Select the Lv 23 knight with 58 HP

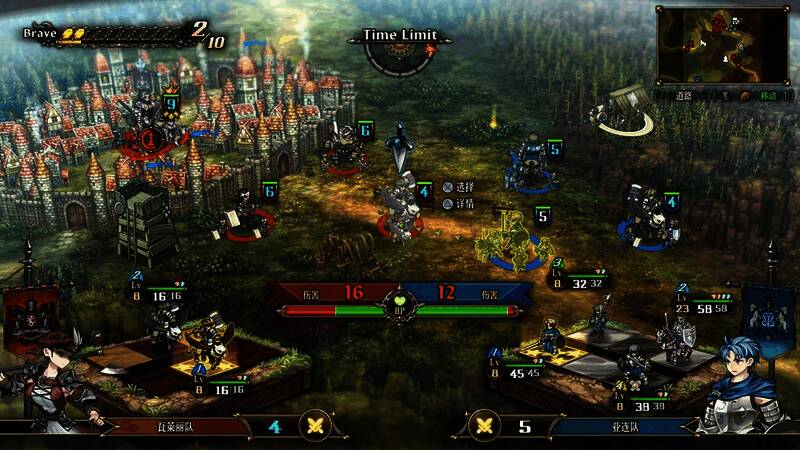pos(672,338)
